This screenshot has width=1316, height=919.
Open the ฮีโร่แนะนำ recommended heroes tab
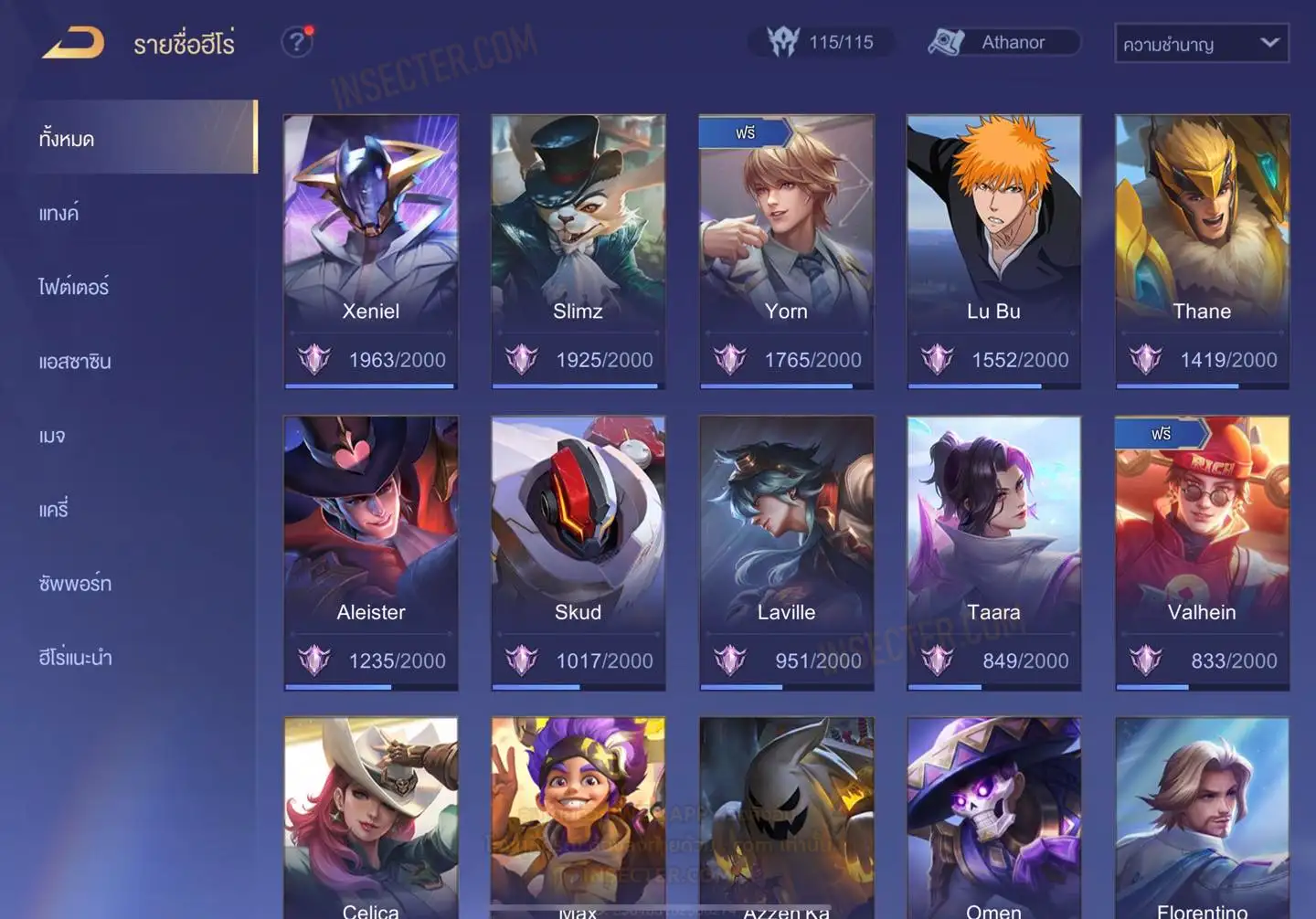click(x=76, y=657)
